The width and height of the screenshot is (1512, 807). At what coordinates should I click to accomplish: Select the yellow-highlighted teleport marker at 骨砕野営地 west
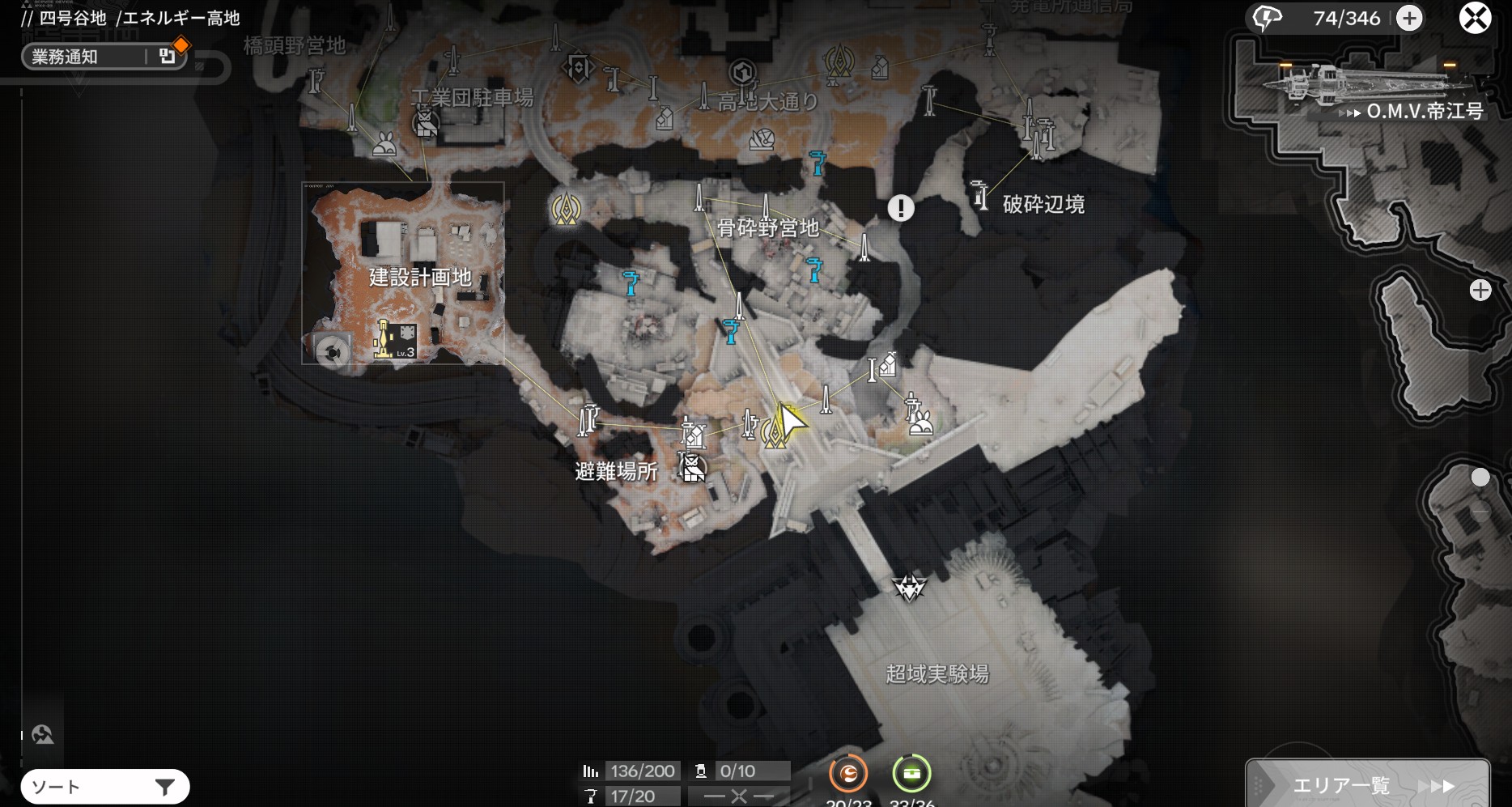point(566,210)
